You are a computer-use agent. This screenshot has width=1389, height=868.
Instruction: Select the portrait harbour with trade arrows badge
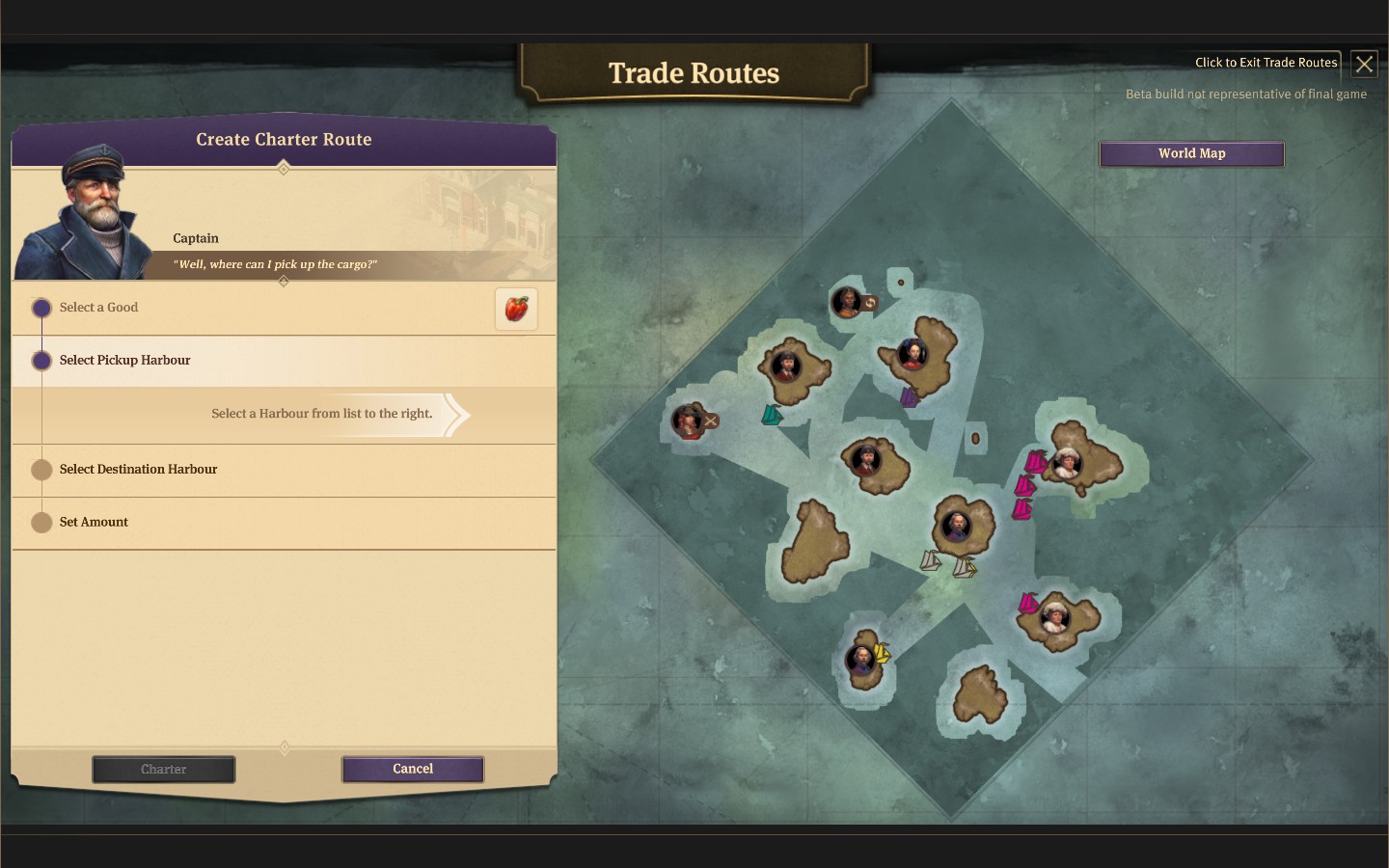[846, 303]
